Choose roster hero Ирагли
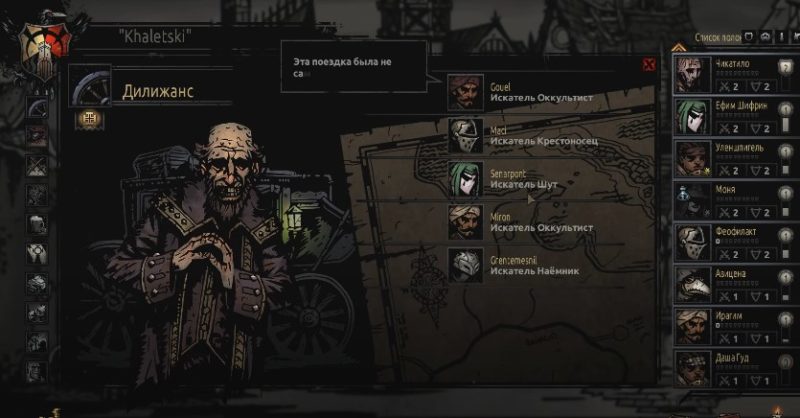The image size is (800, 418). 730,326
